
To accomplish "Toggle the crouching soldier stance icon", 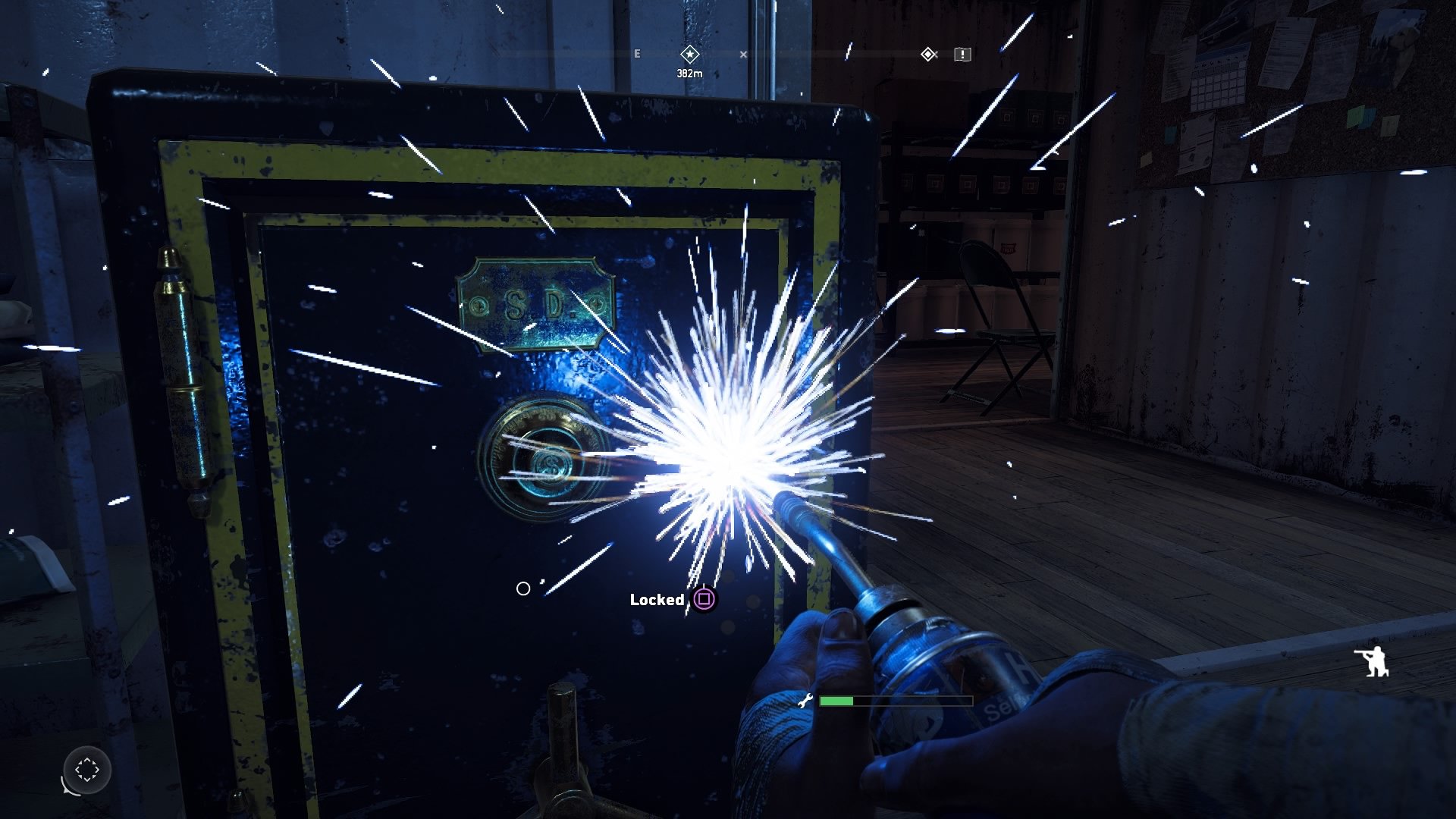I will (x=1372, y=661).
